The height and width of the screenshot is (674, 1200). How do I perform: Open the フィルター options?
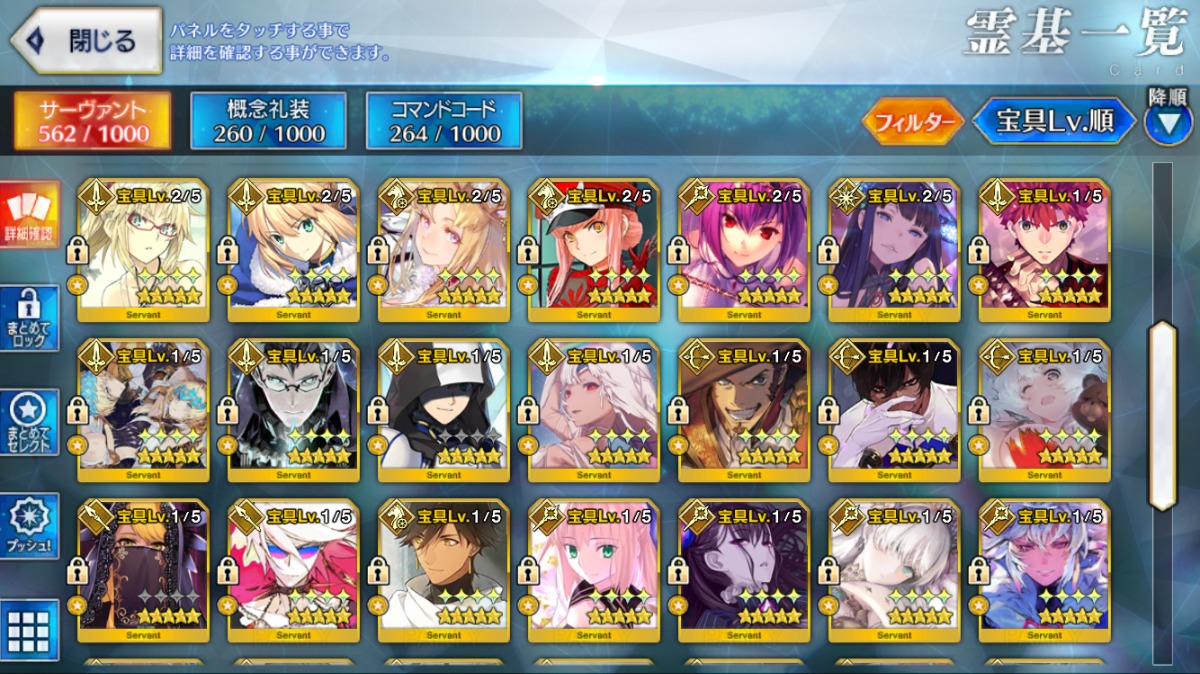(x=912, y=122)
